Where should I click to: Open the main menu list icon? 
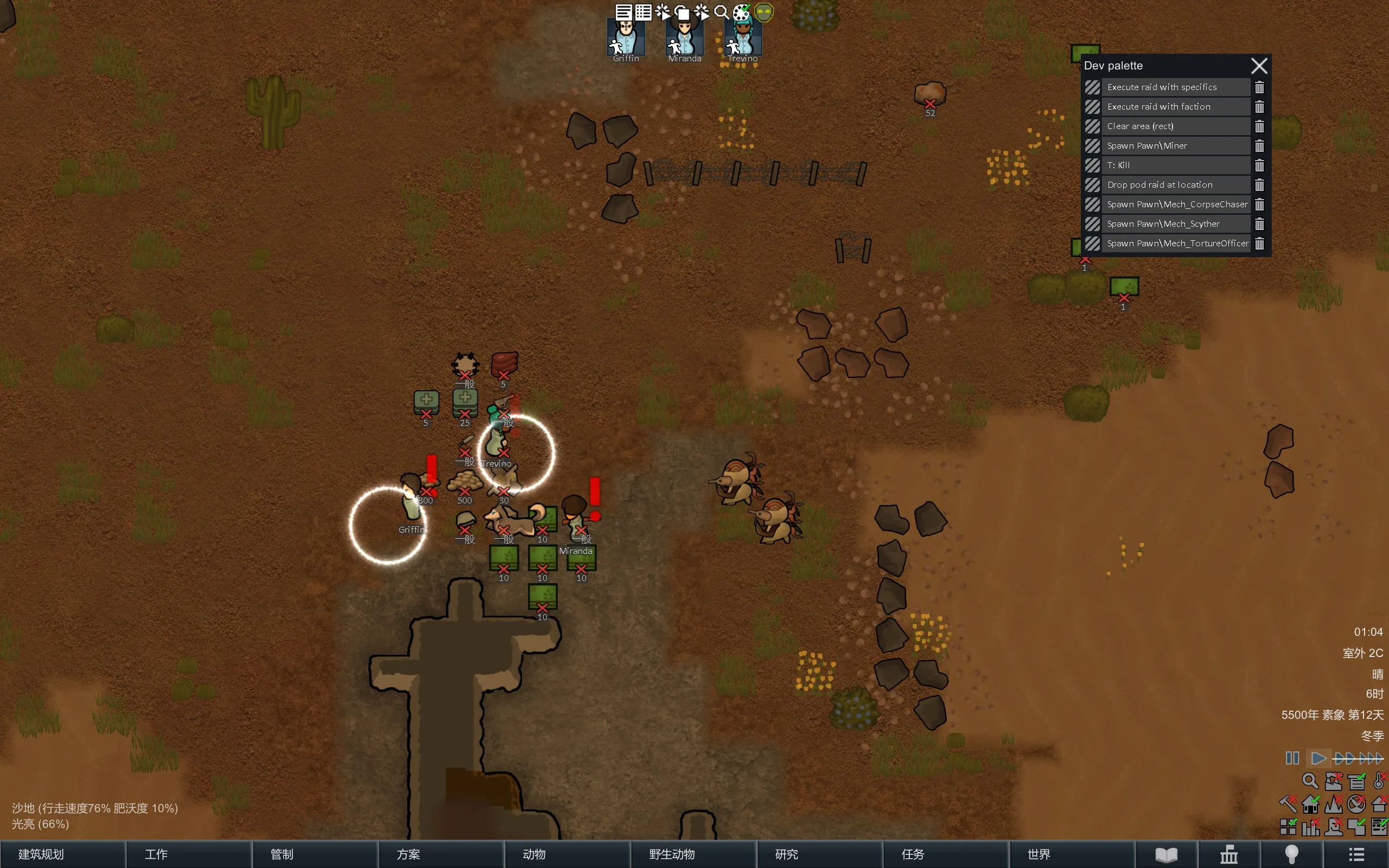tap(1356, 854)
